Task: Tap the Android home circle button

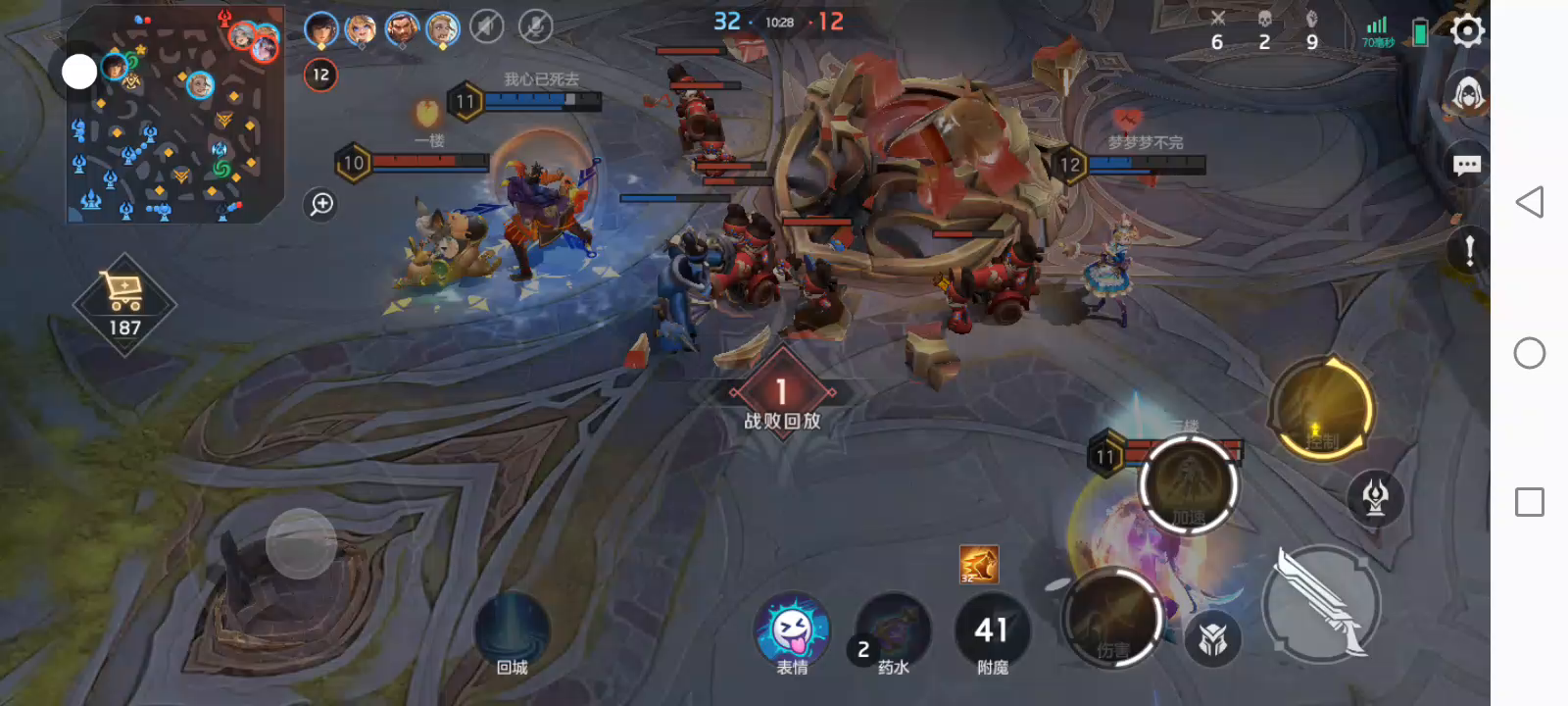Action: (1529, 353)
